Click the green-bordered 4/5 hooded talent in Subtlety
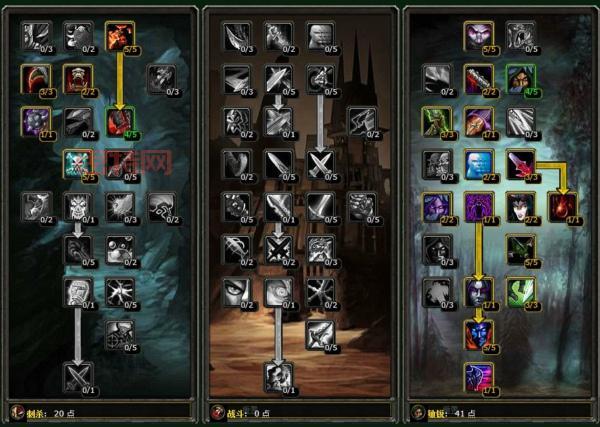Viewport: 600px width, 427px height. coord(519,78)
